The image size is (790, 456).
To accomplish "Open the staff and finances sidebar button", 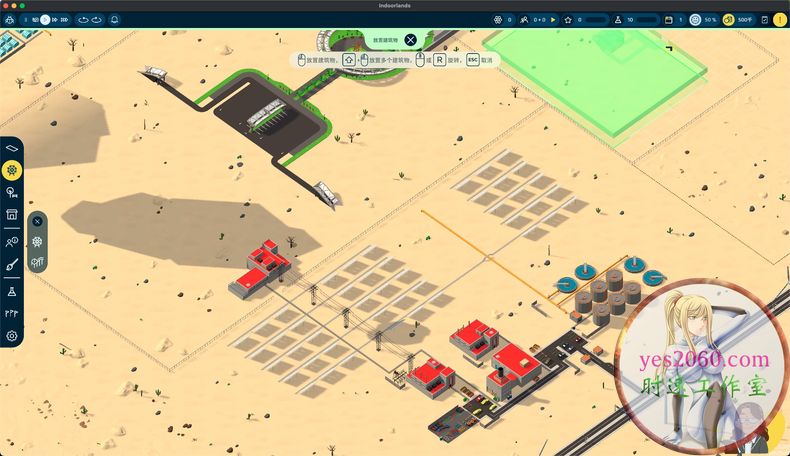I will pos(12,241).
